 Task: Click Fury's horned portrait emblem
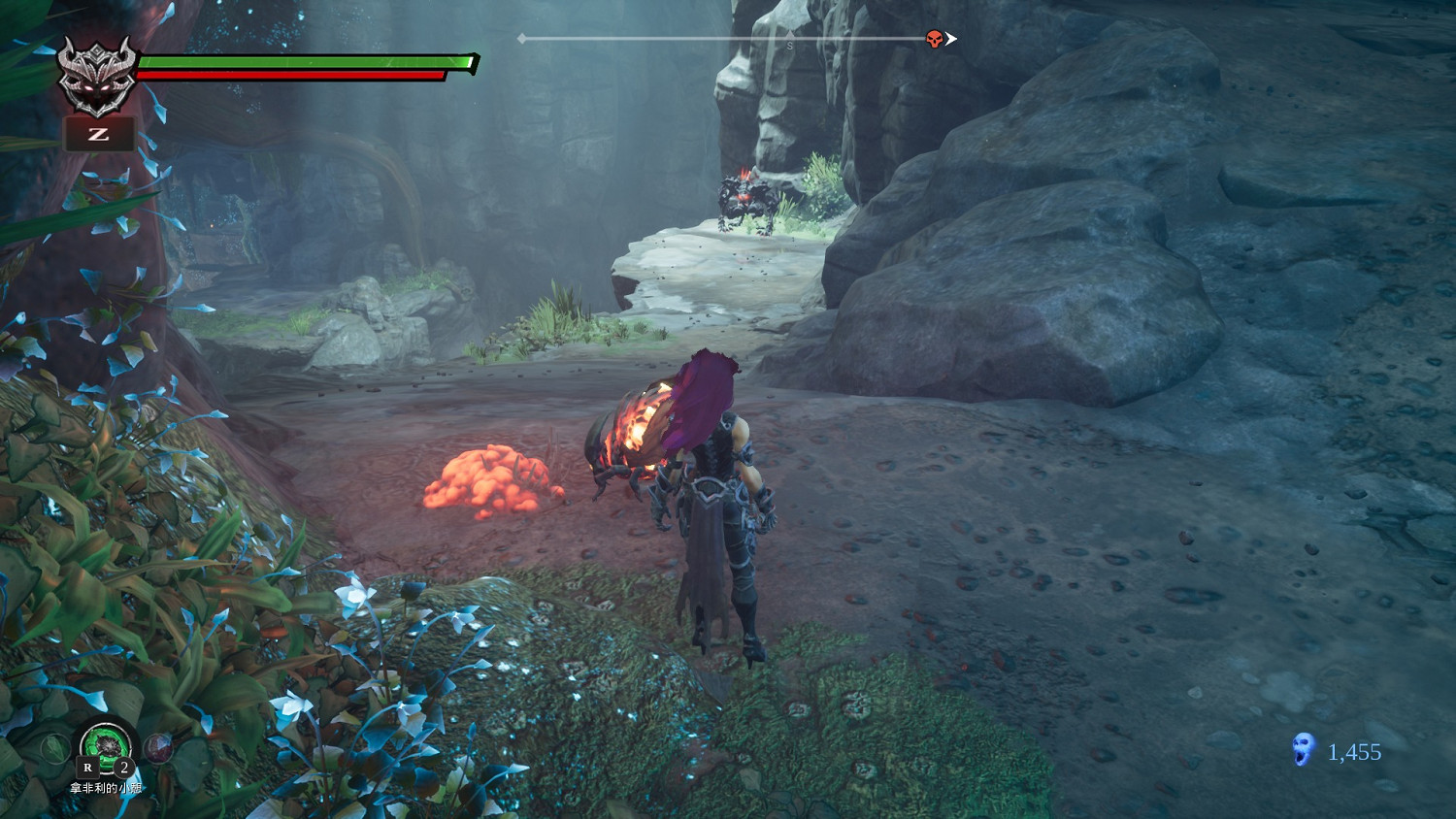96,75
